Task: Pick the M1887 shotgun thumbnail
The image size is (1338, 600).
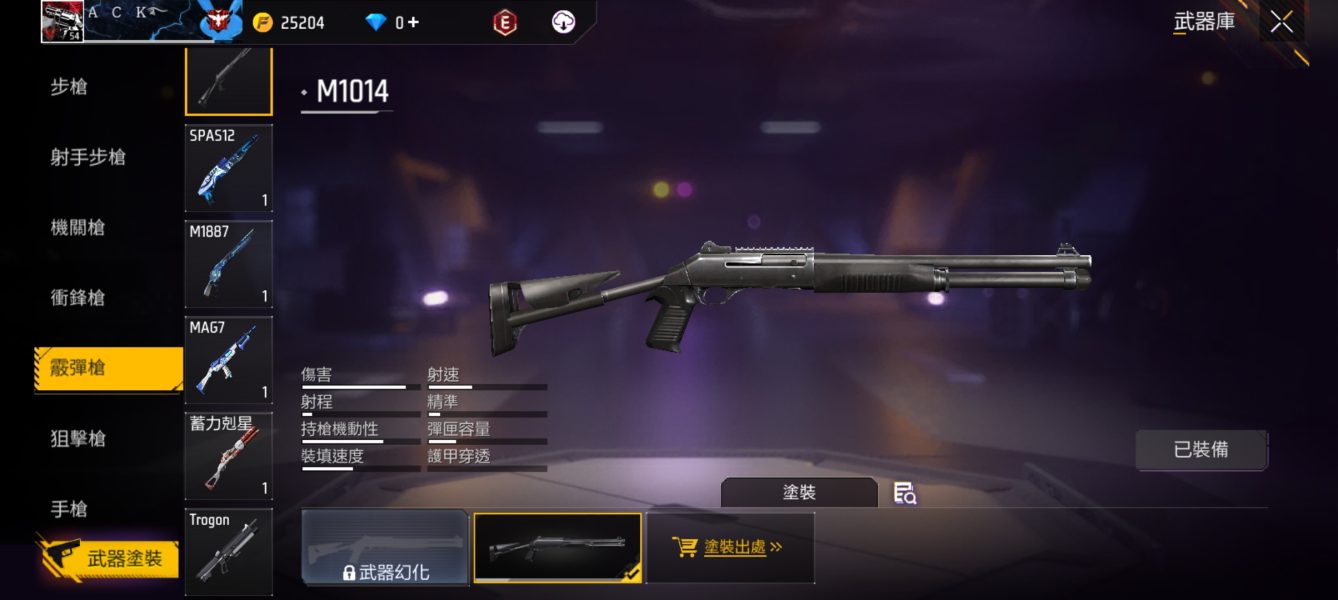Action: [x=228, y=263]
